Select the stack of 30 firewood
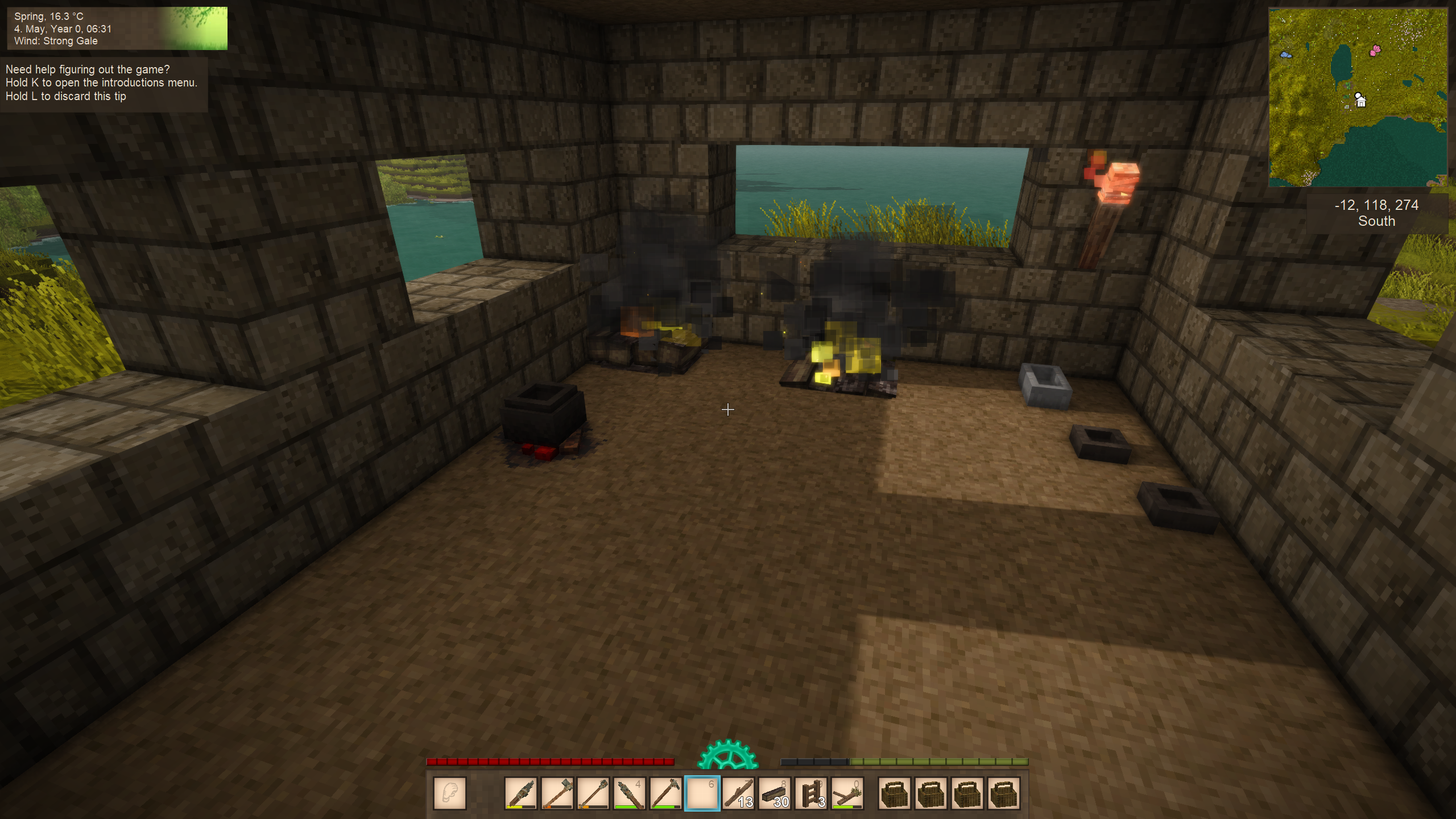The image size is (1456, 819). coord(775,793)
